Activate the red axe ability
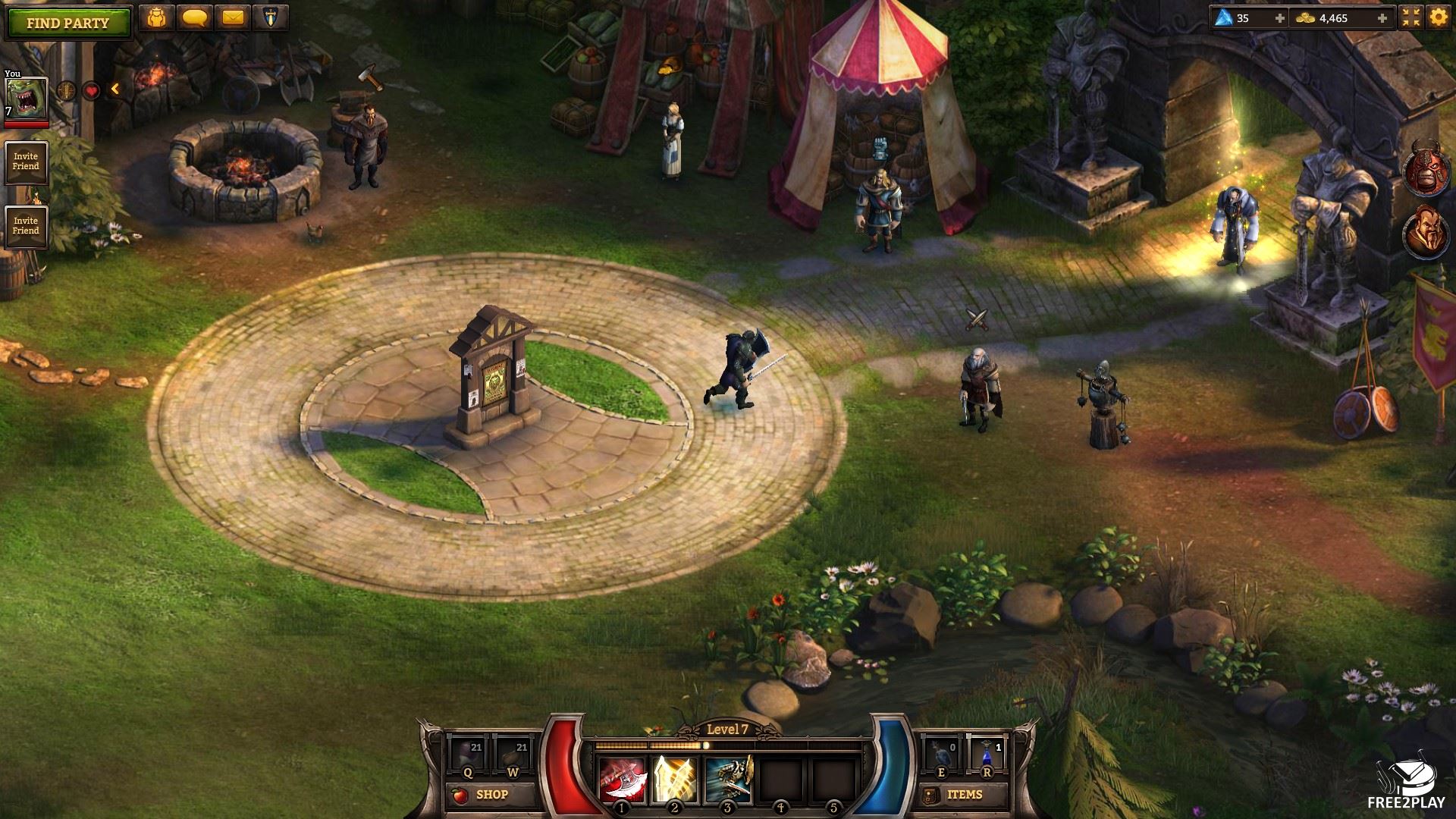Image resolution: width=1456 pixels, height=819 pixels. 623,780
